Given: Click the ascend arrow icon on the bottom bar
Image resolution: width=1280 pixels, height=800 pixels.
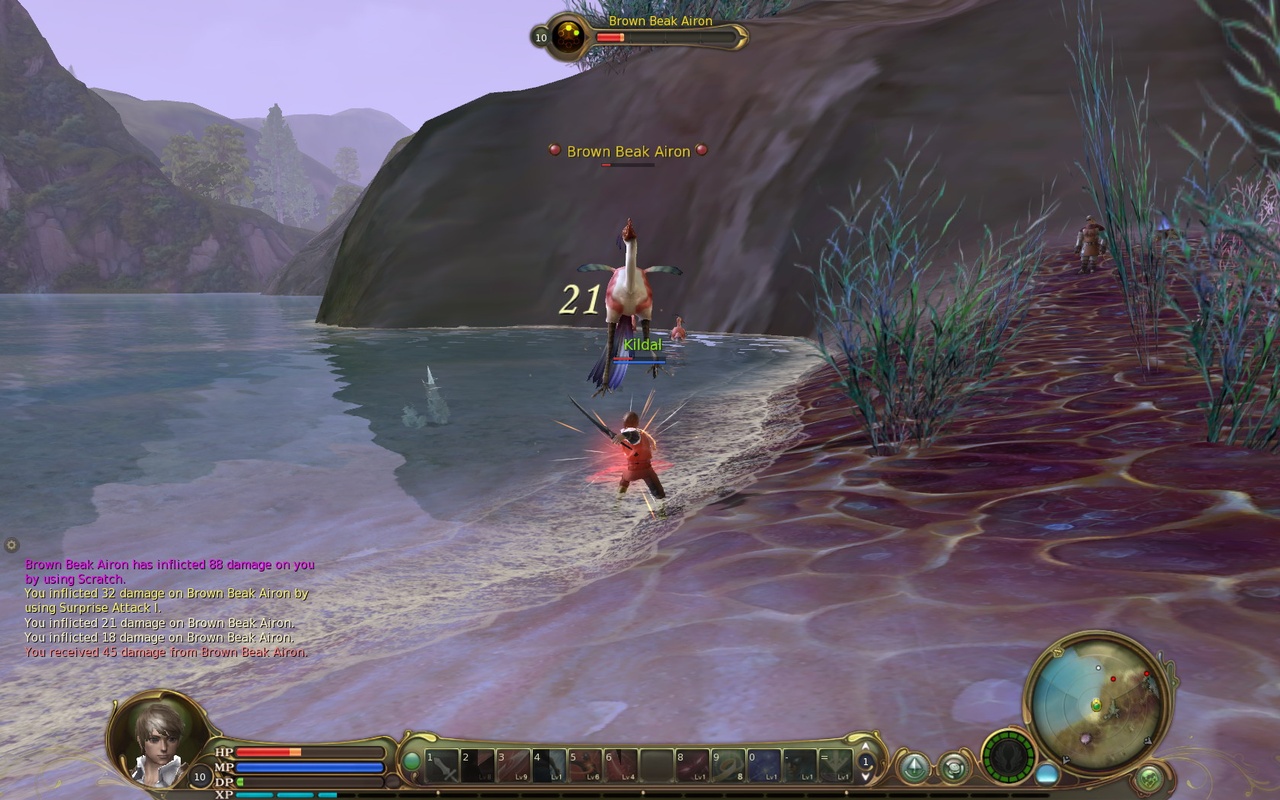Looking at the screenshot, I should click(x=914, y=766).
